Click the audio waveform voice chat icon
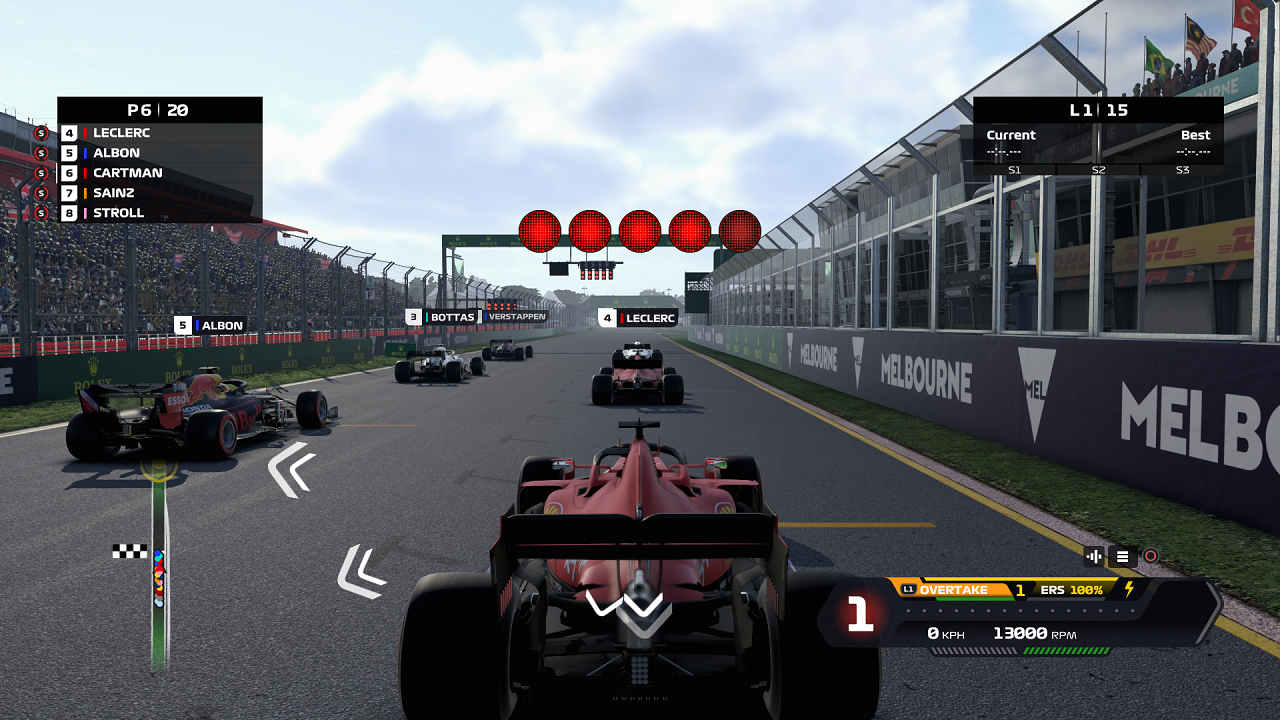 (1094, 555)
